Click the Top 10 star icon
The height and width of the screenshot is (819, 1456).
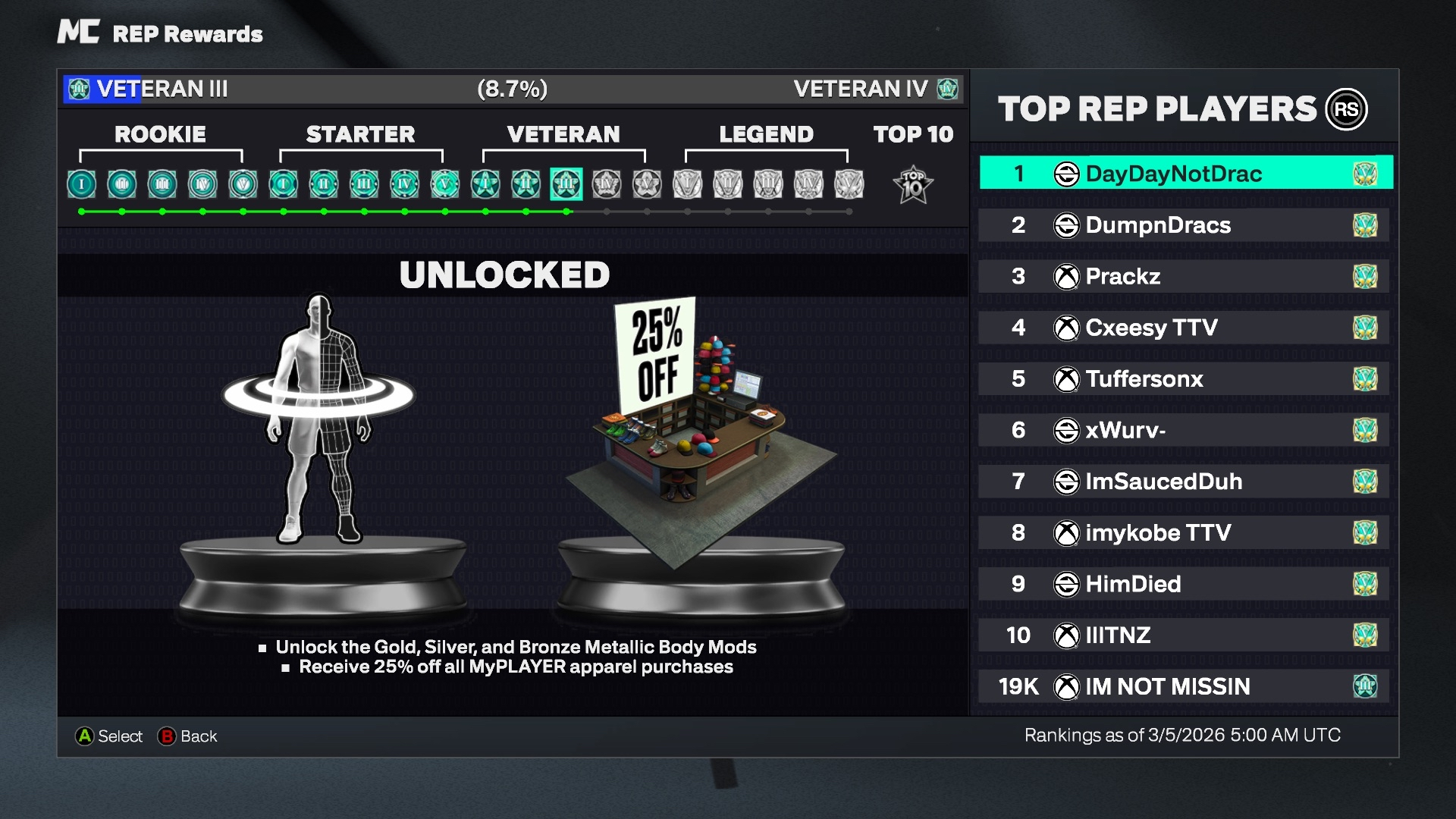pos(914,184)
